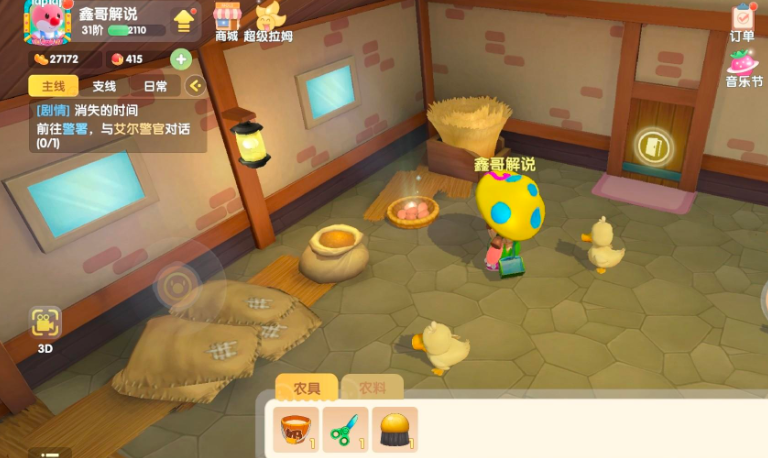
Task: Select the feed bucket tool slot
Action: click(x=296, y=430)
